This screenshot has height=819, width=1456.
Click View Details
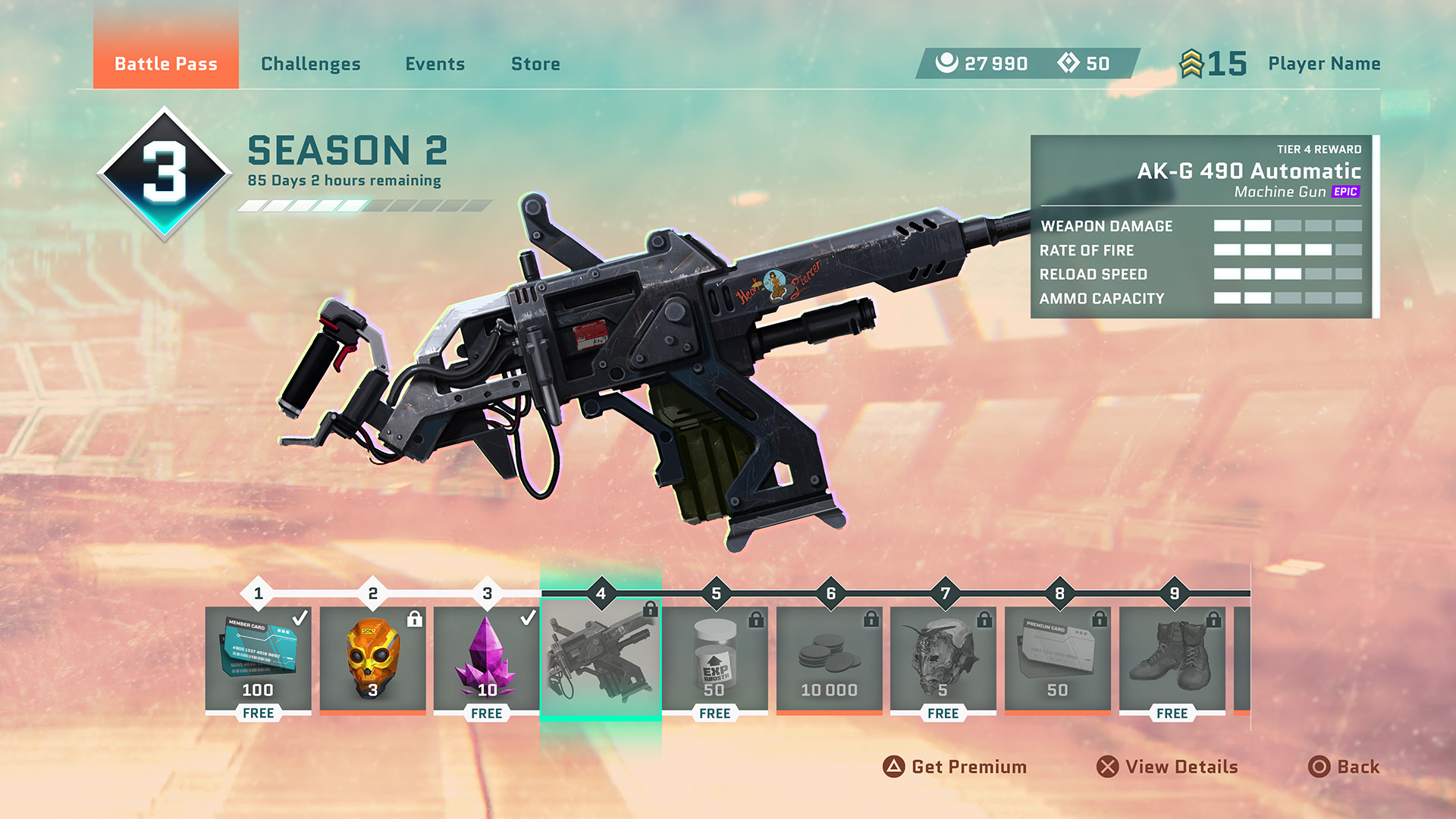tap(1168, 767)
